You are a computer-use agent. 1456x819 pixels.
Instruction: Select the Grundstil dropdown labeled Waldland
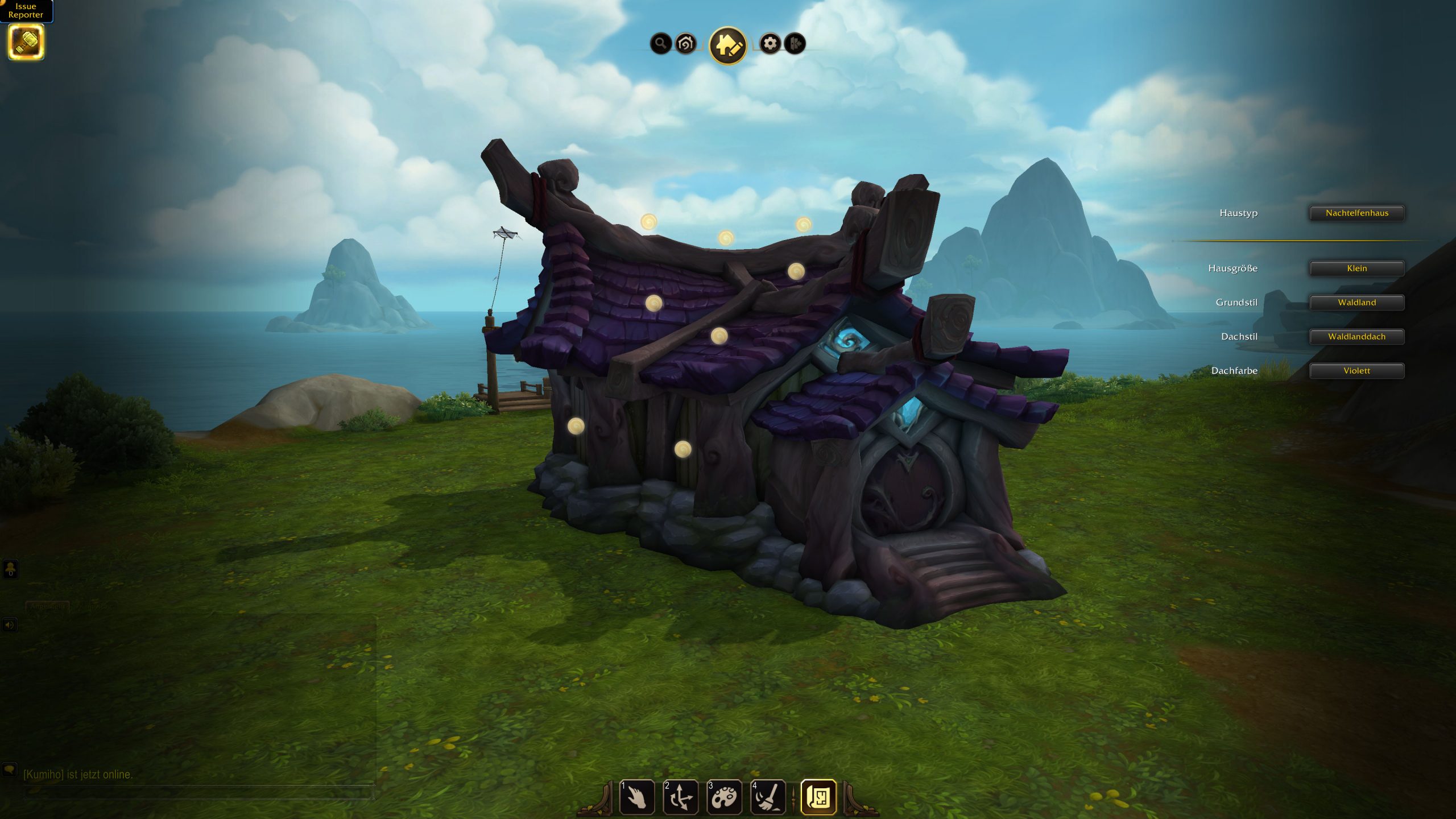click(1356, 303)
